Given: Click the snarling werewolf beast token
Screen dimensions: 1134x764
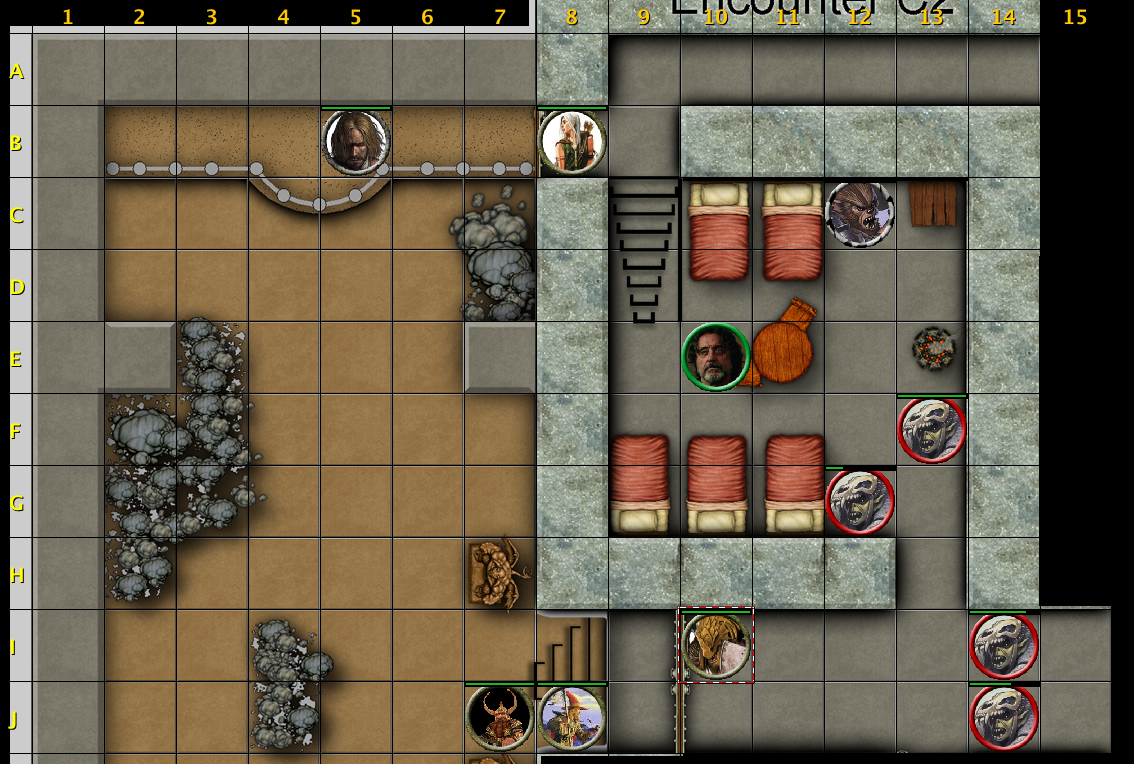Looking at the screenshot, I should [x=860, y=214].
